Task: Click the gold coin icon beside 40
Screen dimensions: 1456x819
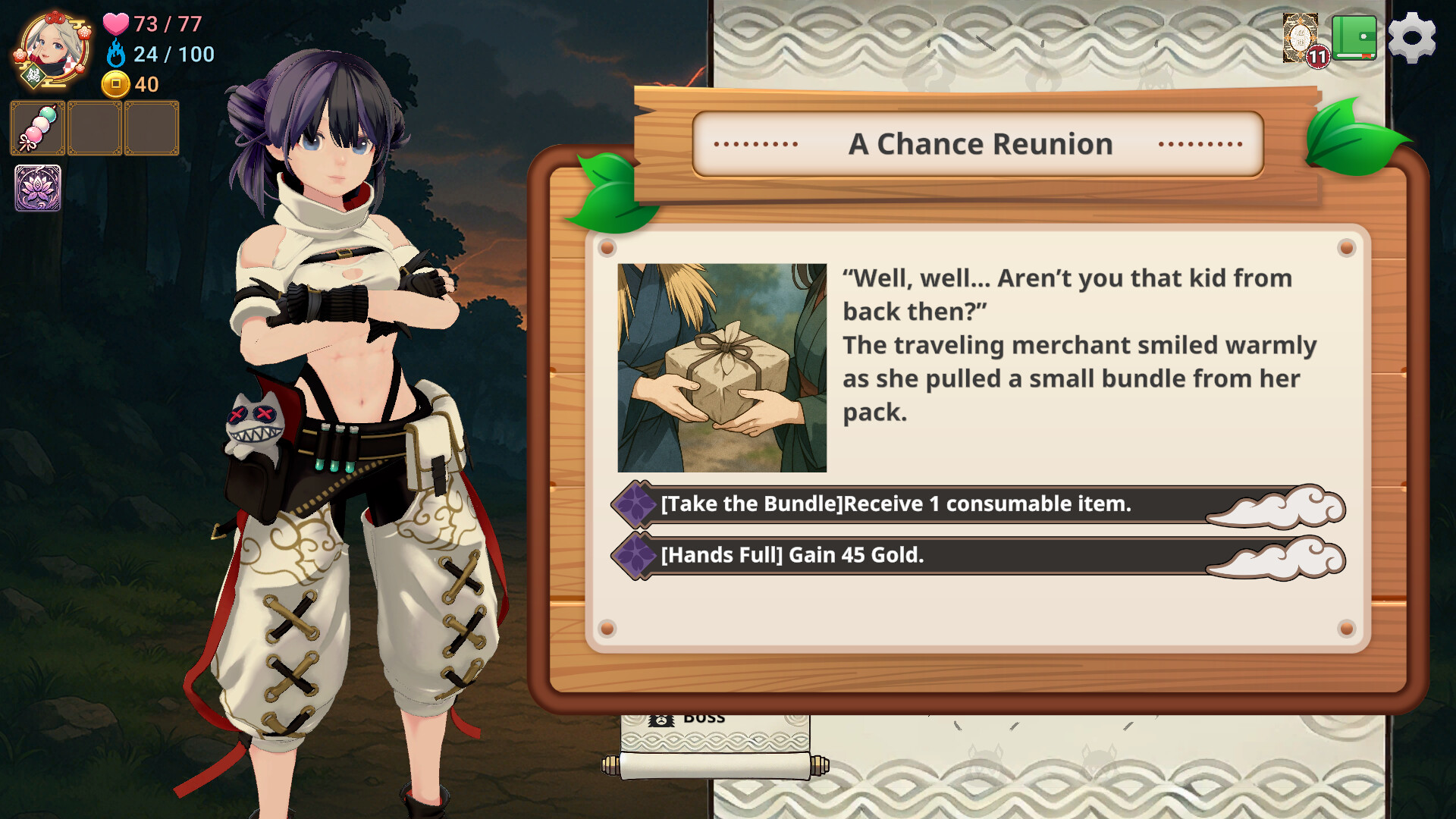Action: (x=115, y=84)
